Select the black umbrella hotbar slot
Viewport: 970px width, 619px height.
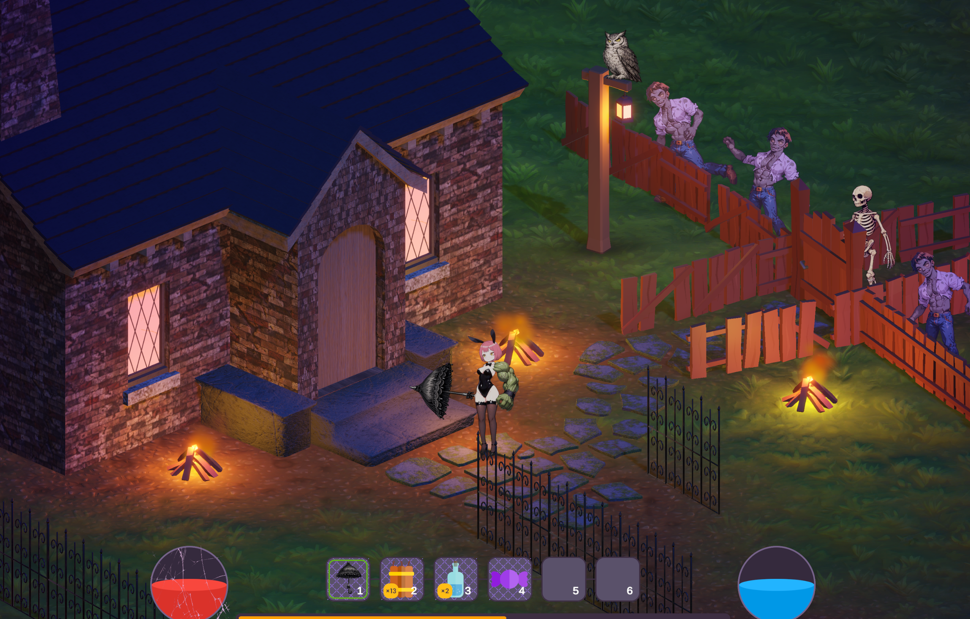(x=348, y=579)
